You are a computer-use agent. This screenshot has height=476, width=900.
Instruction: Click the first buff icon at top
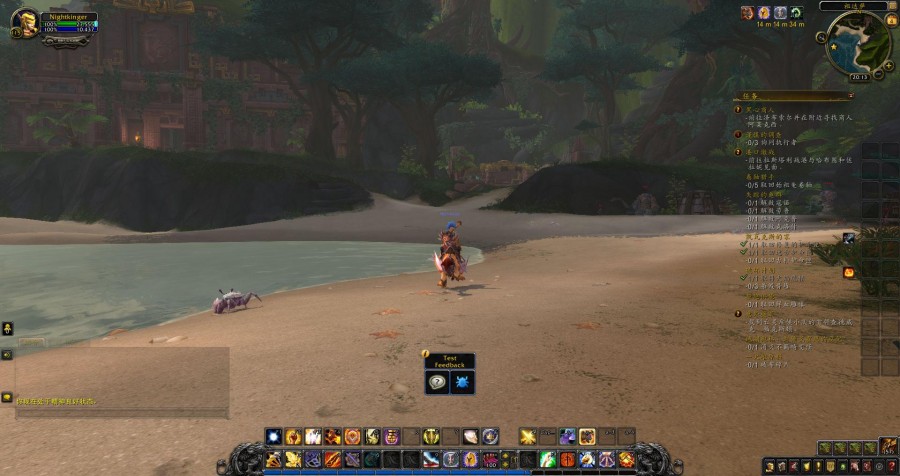747,12
